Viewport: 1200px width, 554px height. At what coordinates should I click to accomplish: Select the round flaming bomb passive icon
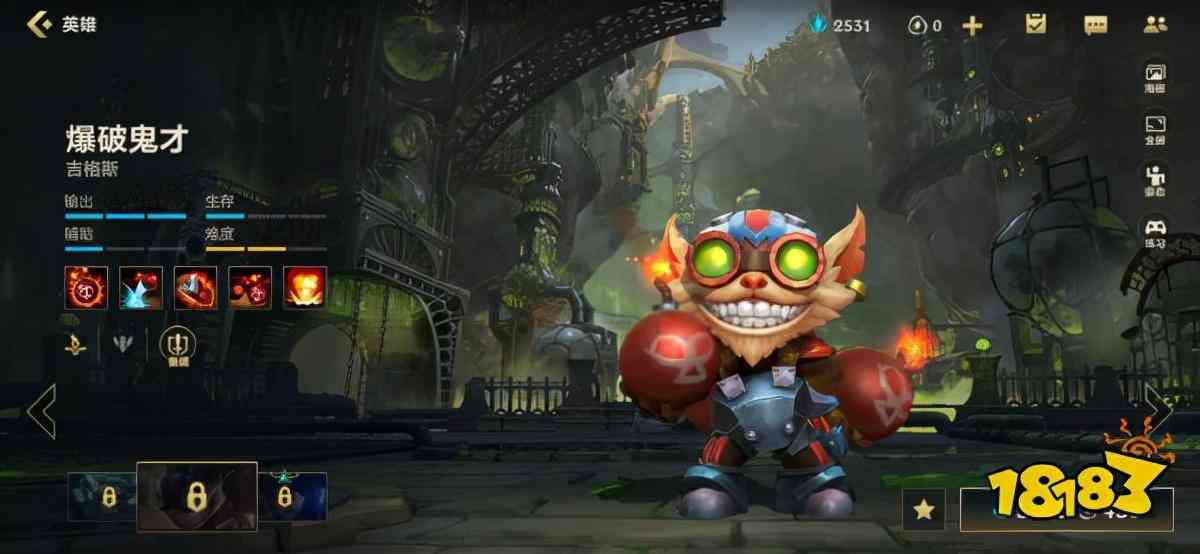tap(87, 287)
